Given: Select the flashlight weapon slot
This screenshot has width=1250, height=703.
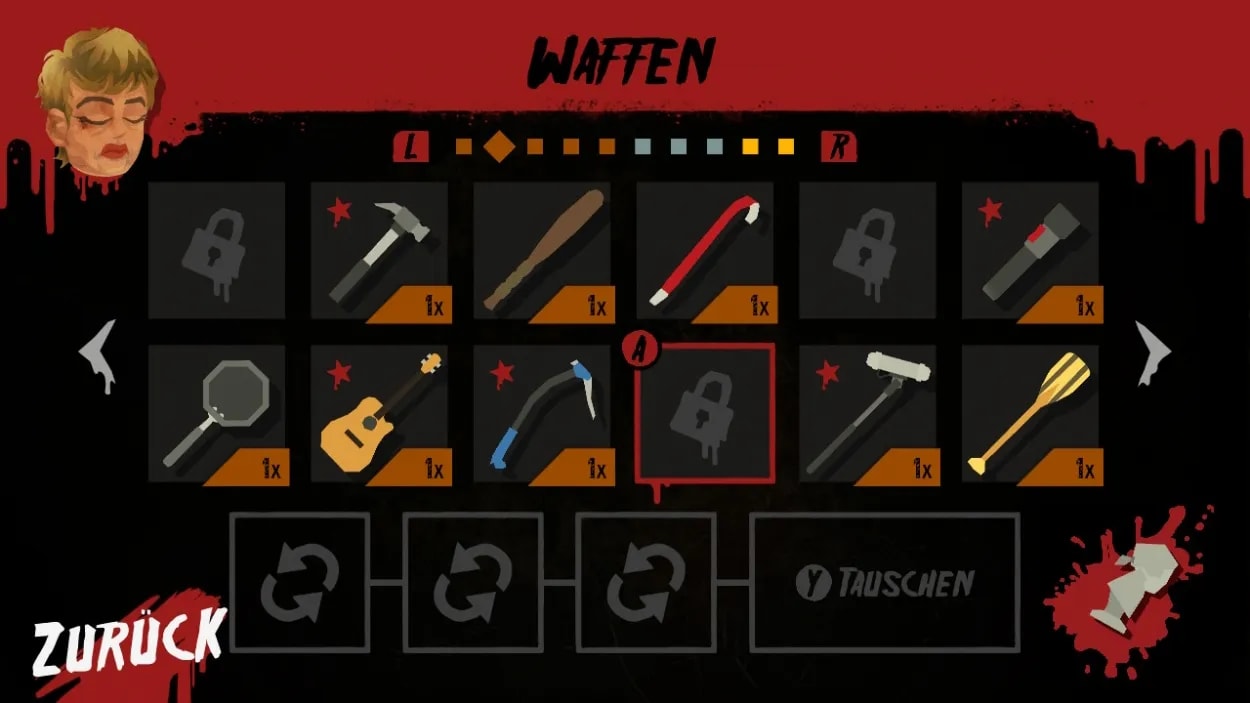Looking at the screenshot, I should [1030, 252].
